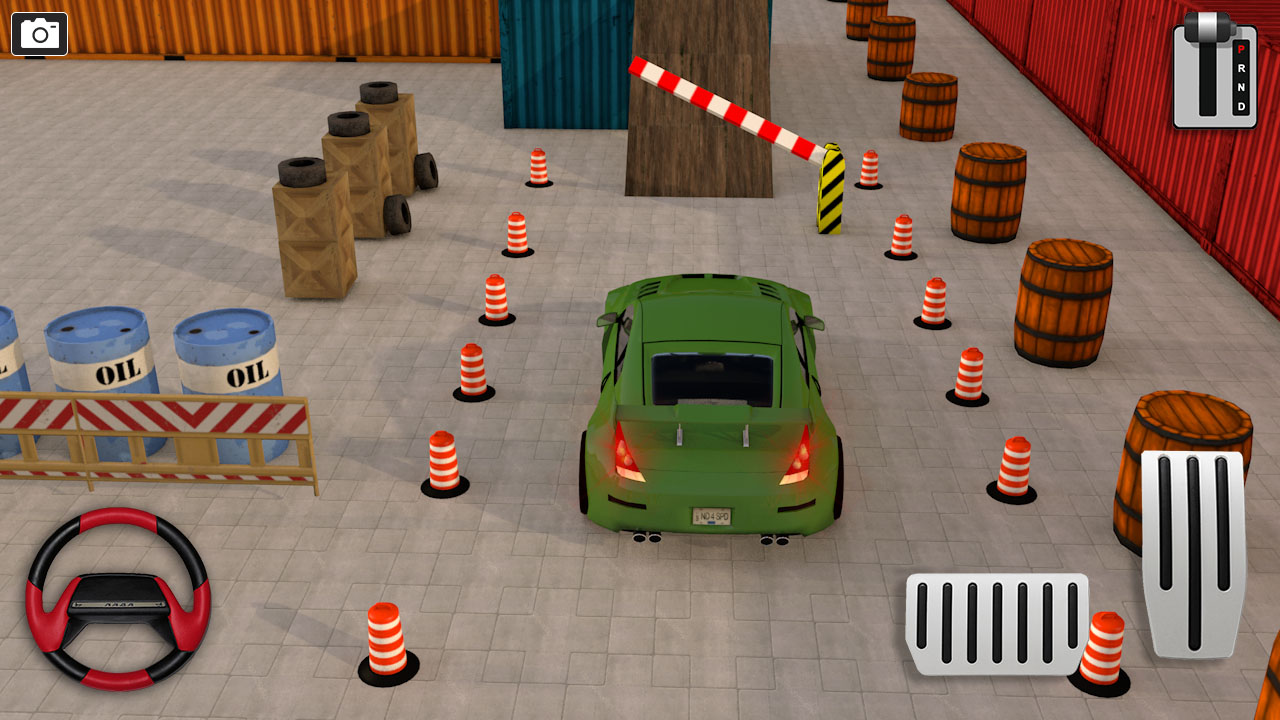The image size is (1280, 720).
Task: Tap the camera screenshot icon
Action: pos(40,33)
